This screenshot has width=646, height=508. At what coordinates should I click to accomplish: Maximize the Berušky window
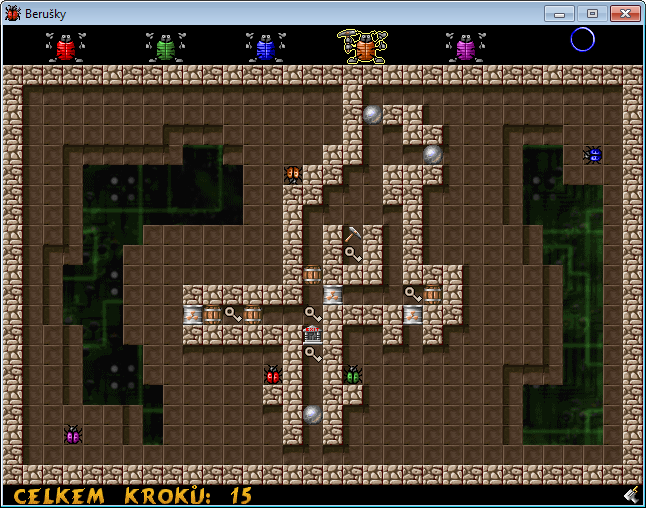pos(591,13)
